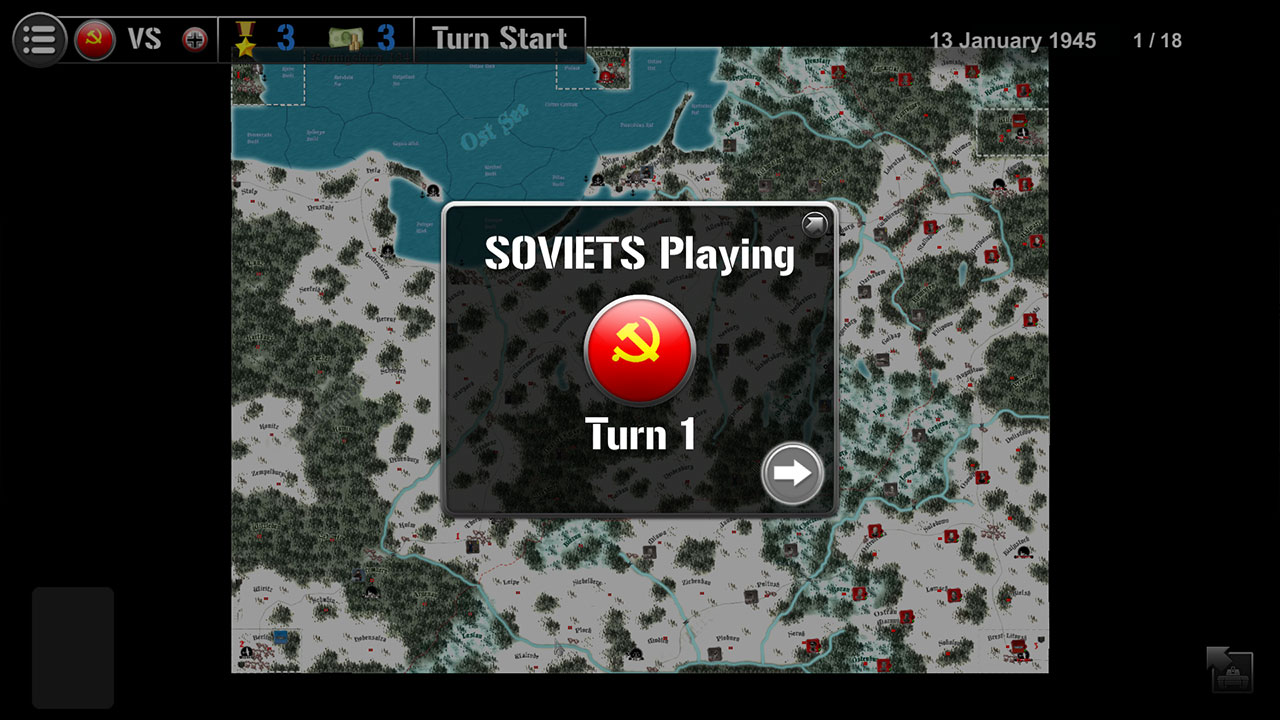Click the money banknote icon showing 3

click(345, 38)
